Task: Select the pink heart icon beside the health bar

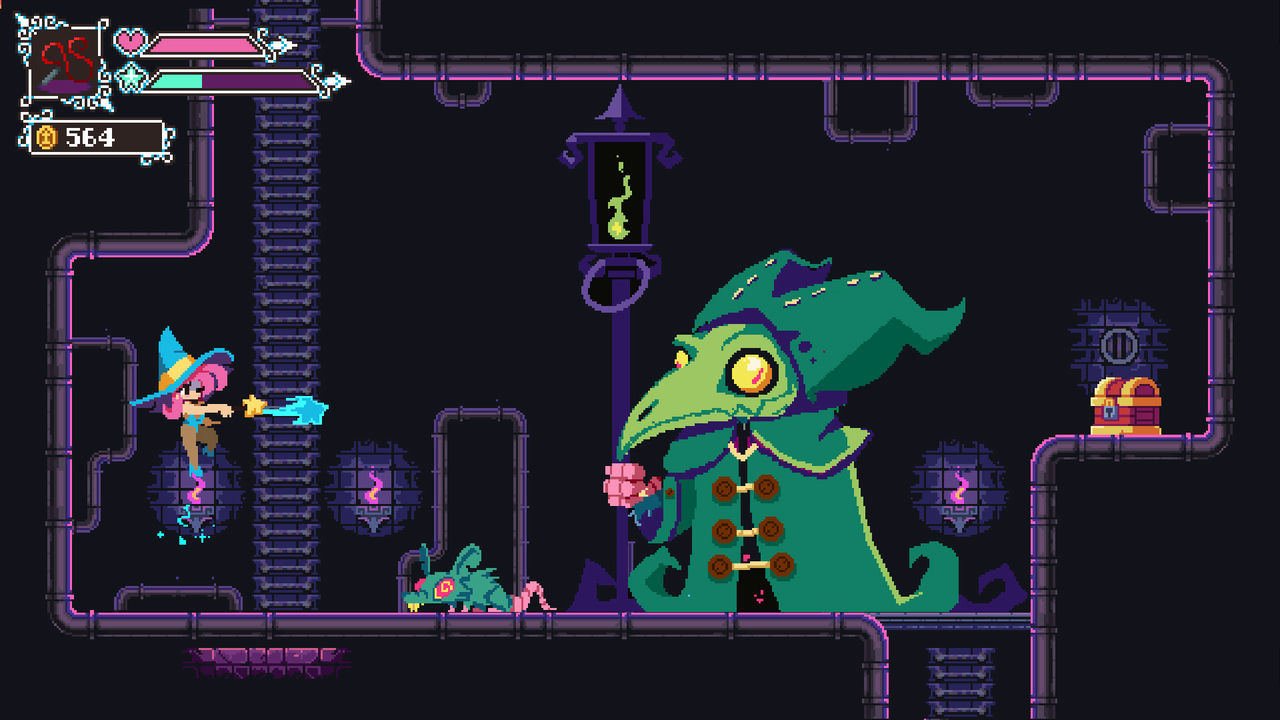Action: tap(130, 42)
